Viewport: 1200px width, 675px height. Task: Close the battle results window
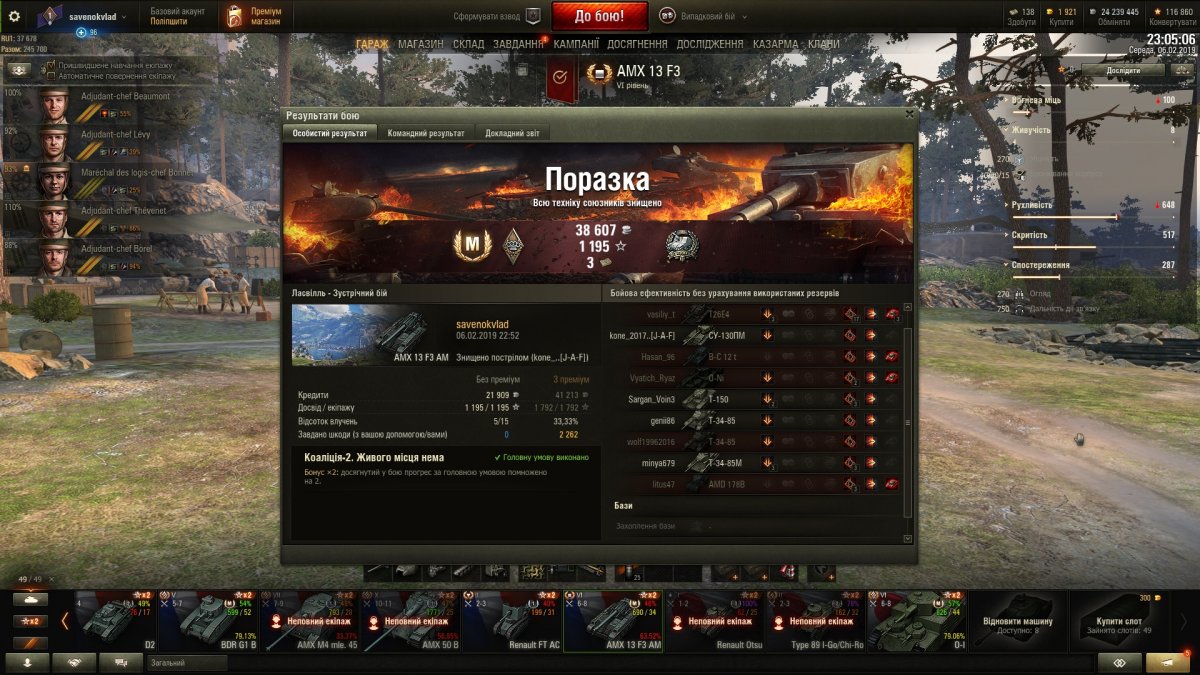click(x=909, y=114)
